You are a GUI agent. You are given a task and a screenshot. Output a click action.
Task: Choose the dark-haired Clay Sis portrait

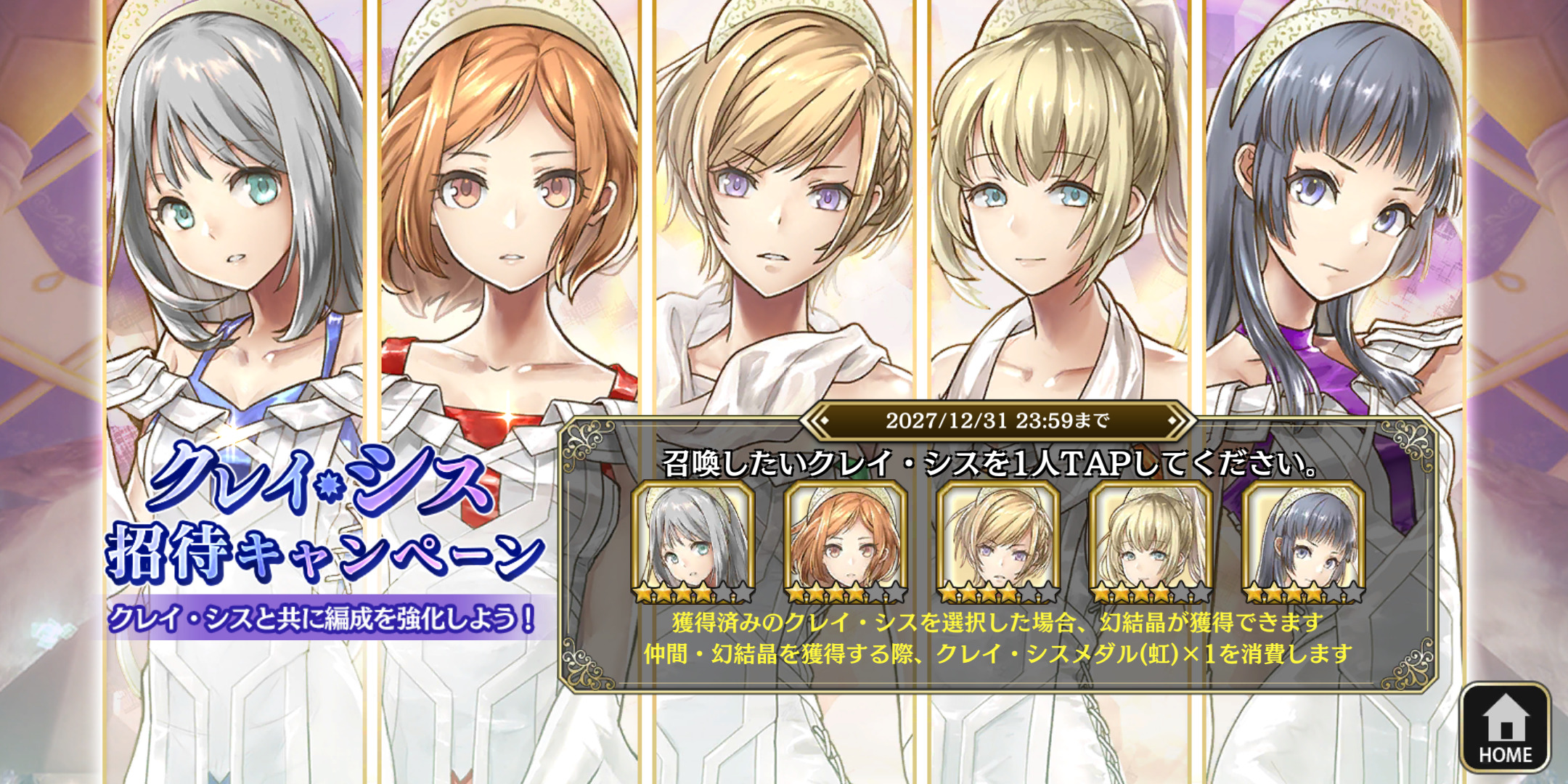(x=1303, y=542)
